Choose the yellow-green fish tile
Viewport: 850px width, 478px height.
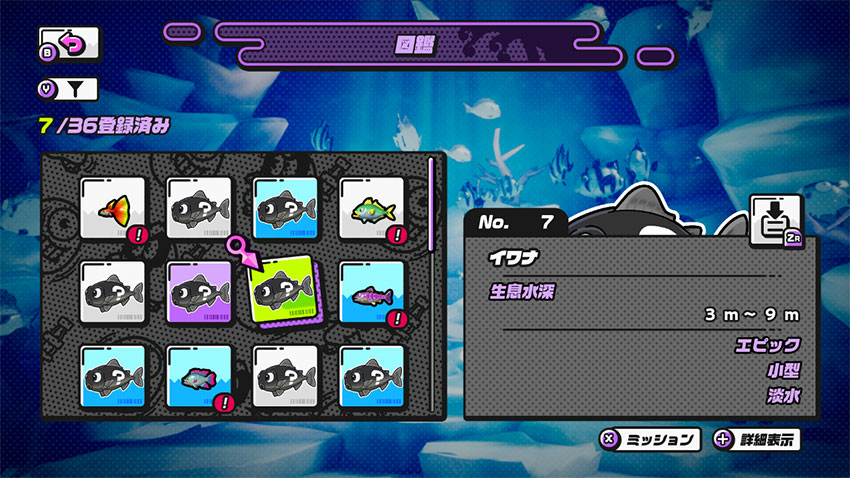pyautogui.click(x=372, y=209)
